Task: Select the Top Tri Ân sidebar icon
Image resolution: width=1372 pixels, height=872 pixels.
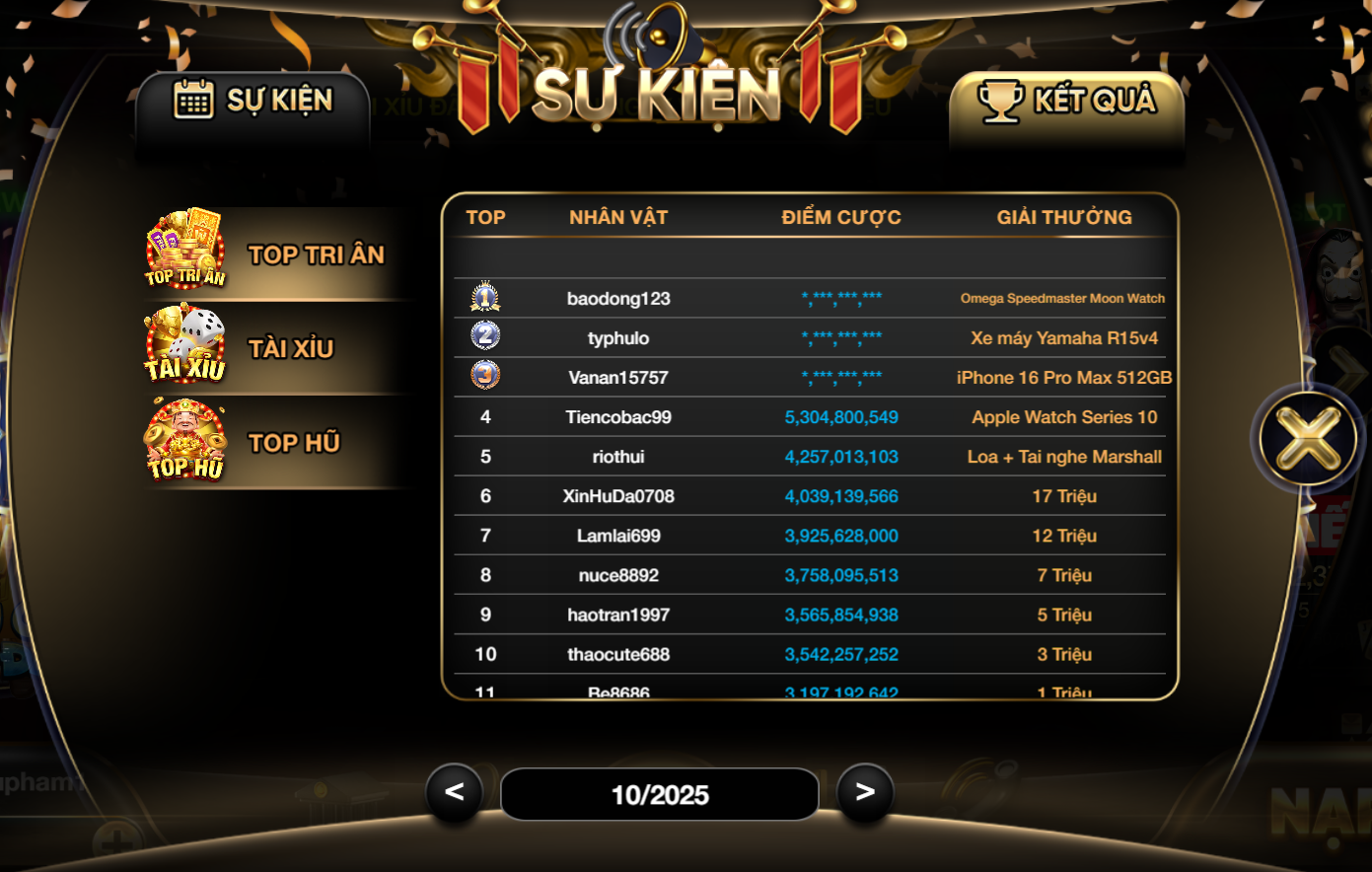Action: coord(184,250)
